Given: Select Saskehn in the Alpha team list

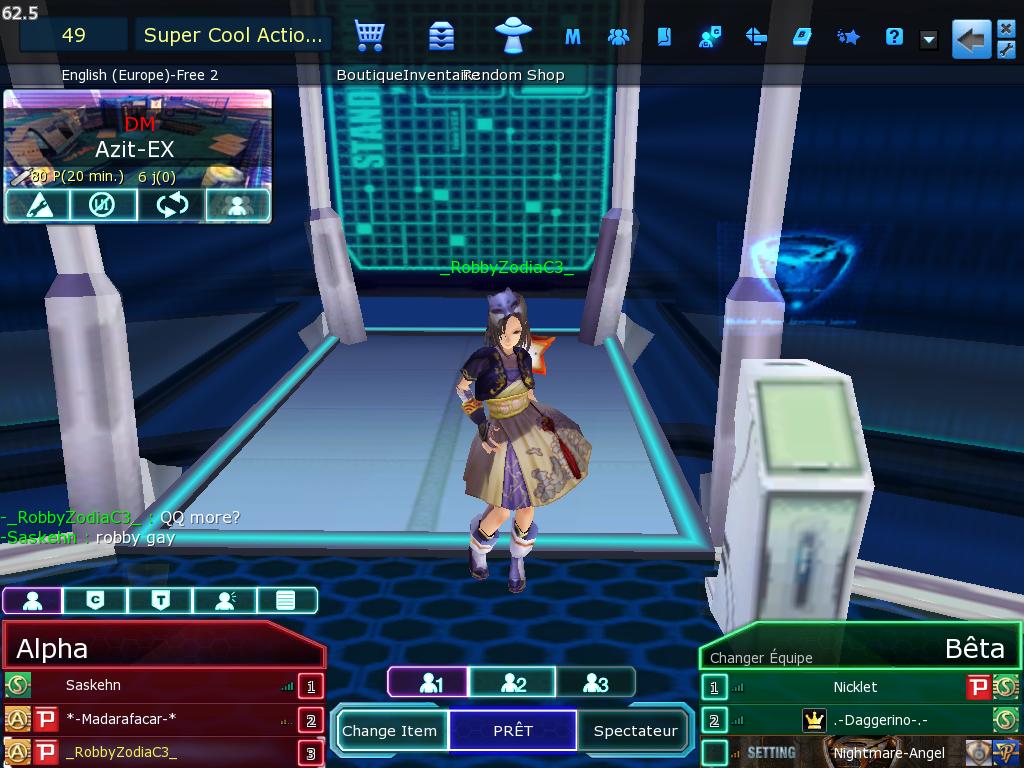Looking at the screenshot, I should pos(93,685).
